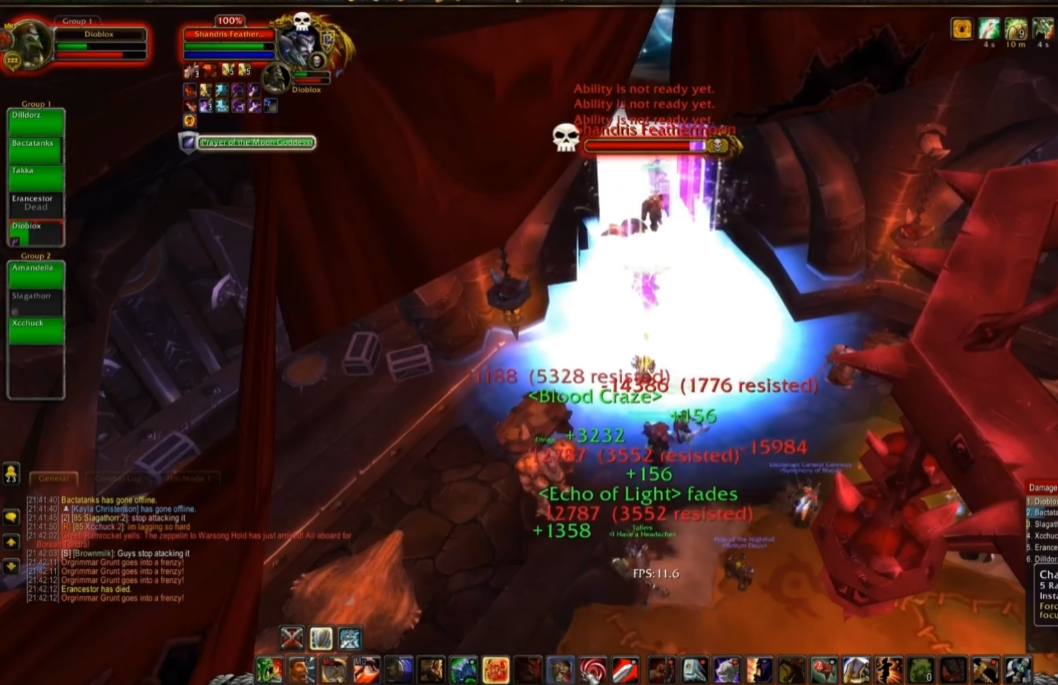Open the chat menu speech bubble button
1058x685 pixels.
click(x=12, y=517)
